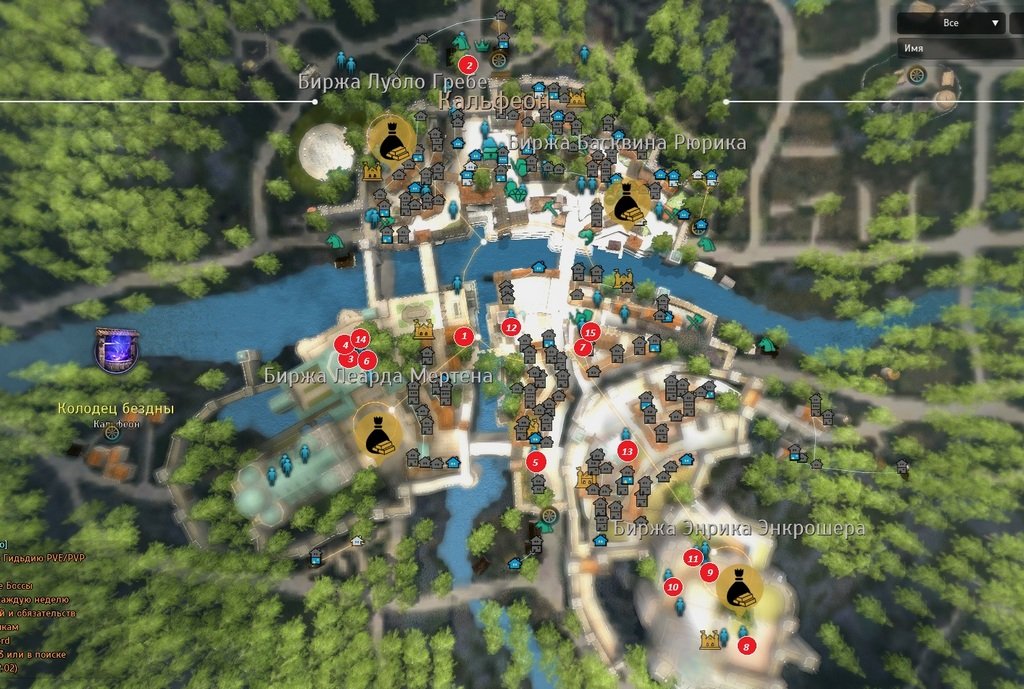Click red map marker number 5
The image size is (1024, 689).
click(536, 462)
